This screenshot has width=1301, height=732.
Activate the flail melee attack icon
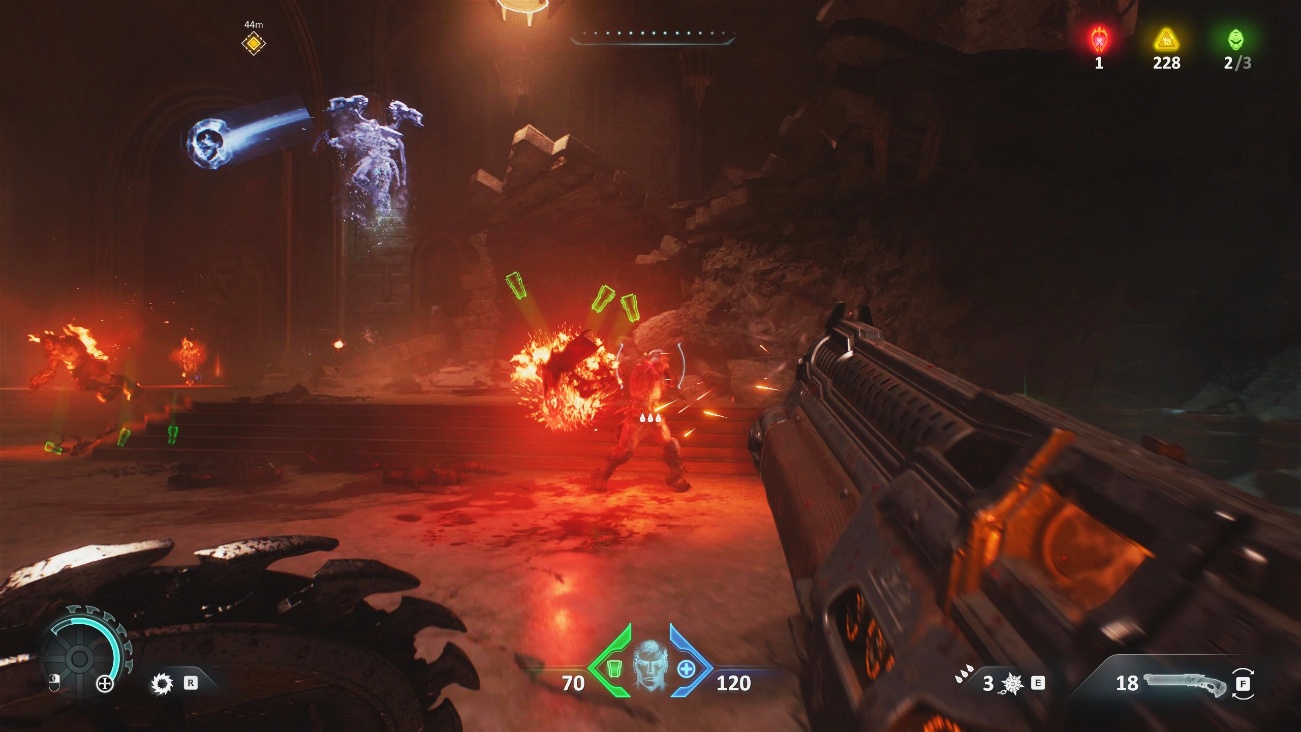click(1011, 684)
